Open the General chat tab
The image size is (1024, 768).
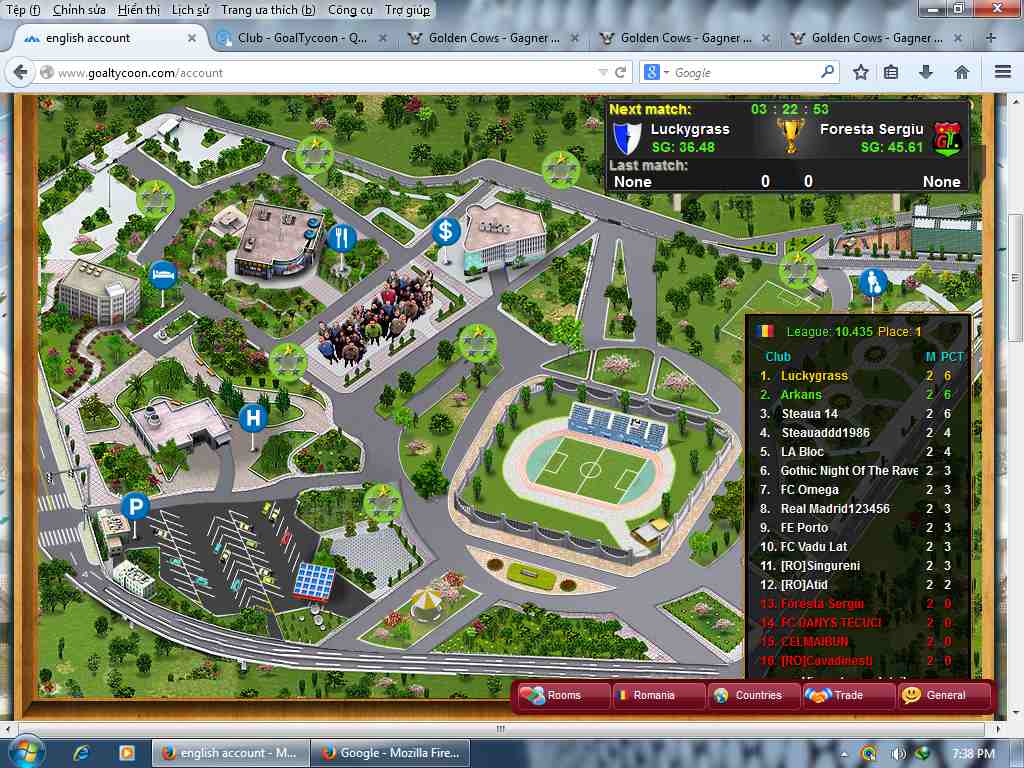click(x=943, y=695)
